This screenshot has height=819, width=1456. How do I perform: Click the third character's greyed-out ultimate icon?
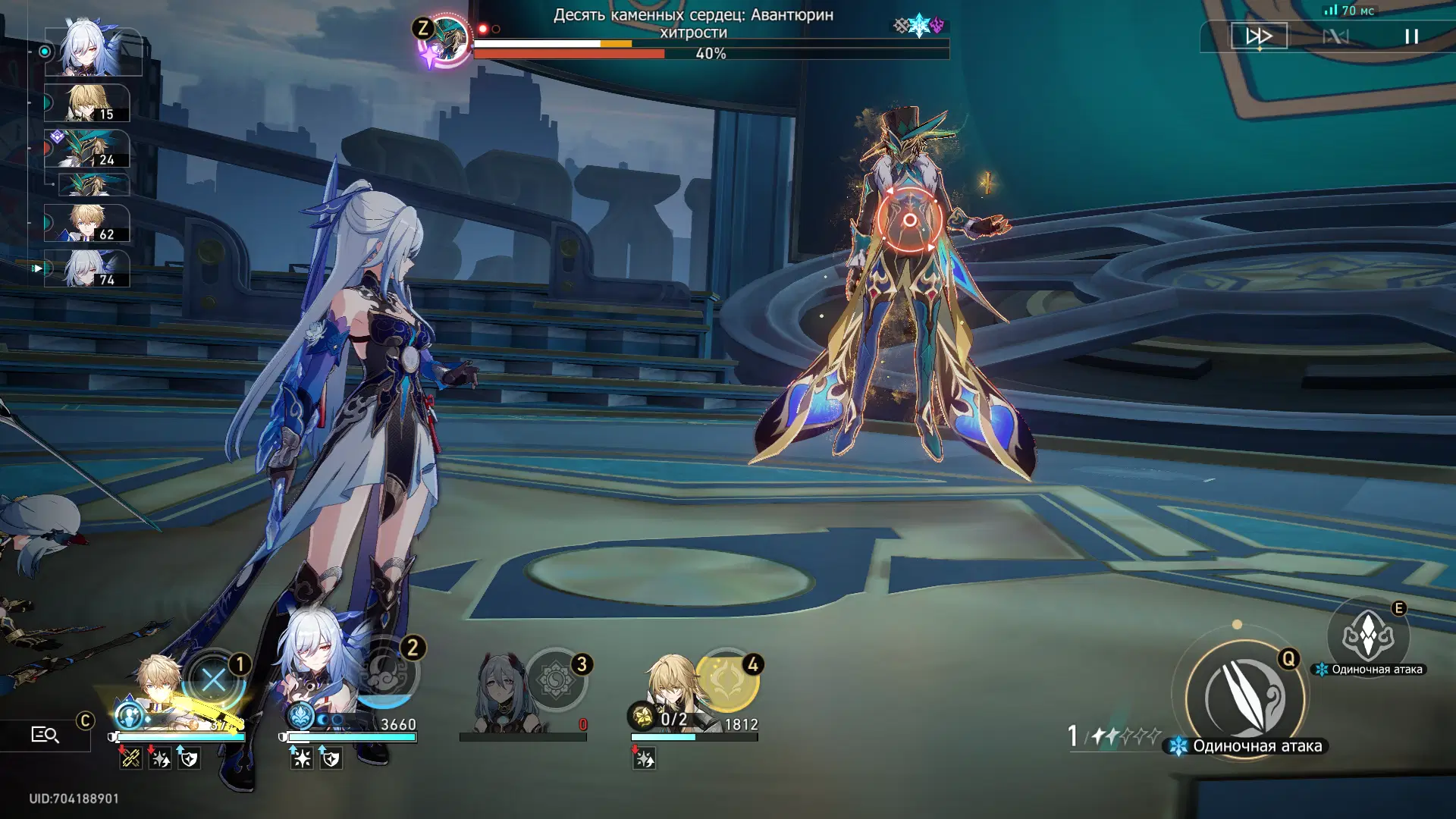[x=556, y=679]
